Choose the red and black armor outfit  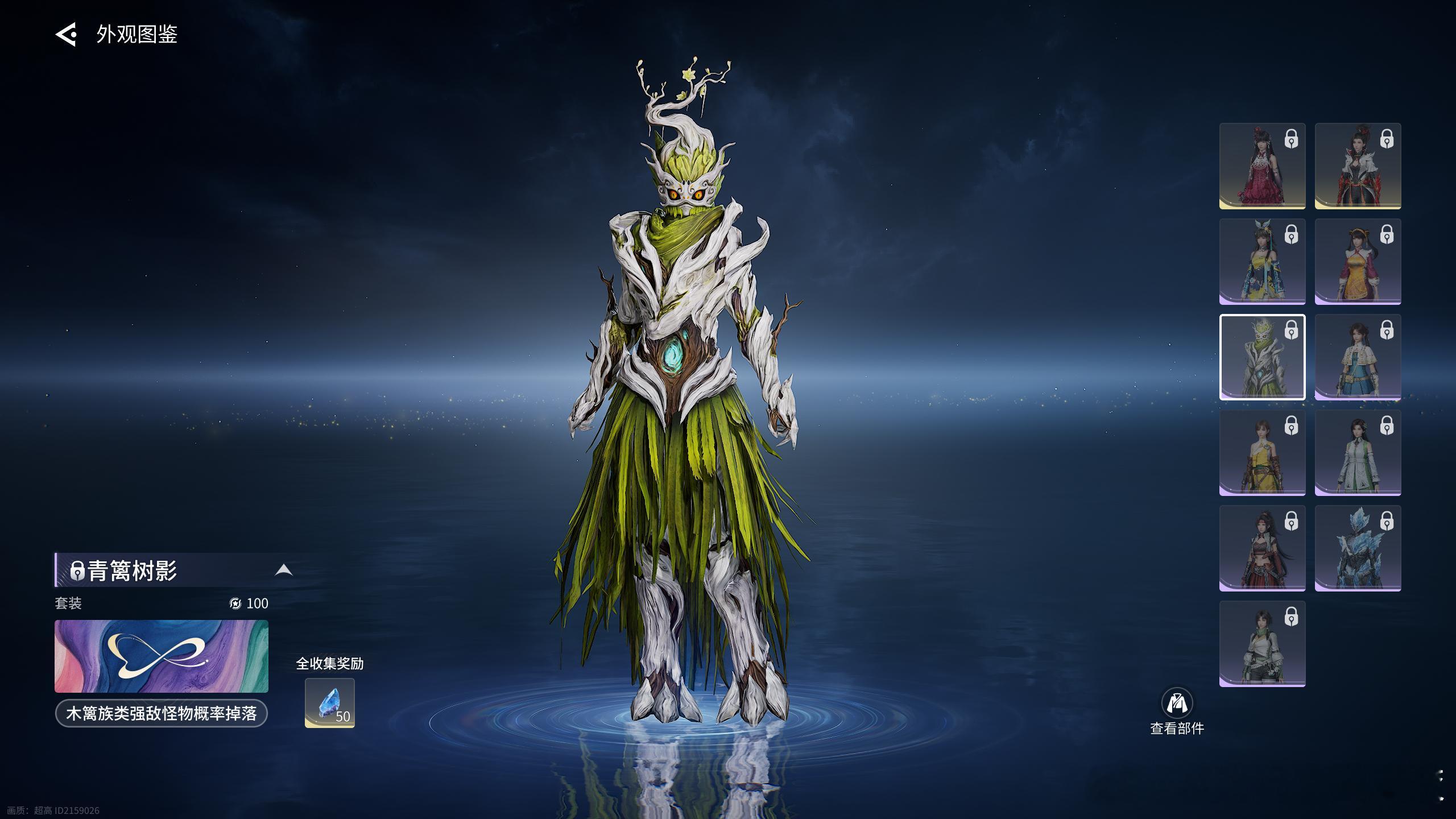tap(1358, 166)
